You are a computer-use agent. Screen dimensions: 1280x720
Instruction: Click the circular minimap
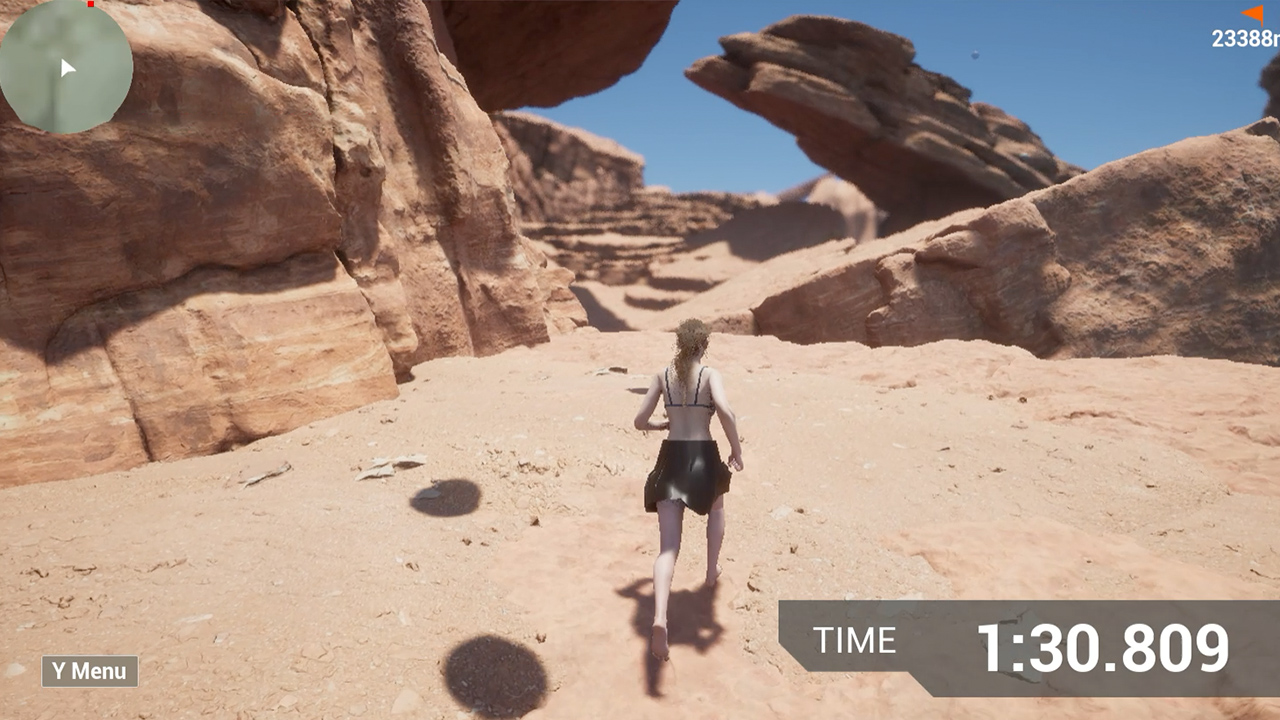click(65, 66)
